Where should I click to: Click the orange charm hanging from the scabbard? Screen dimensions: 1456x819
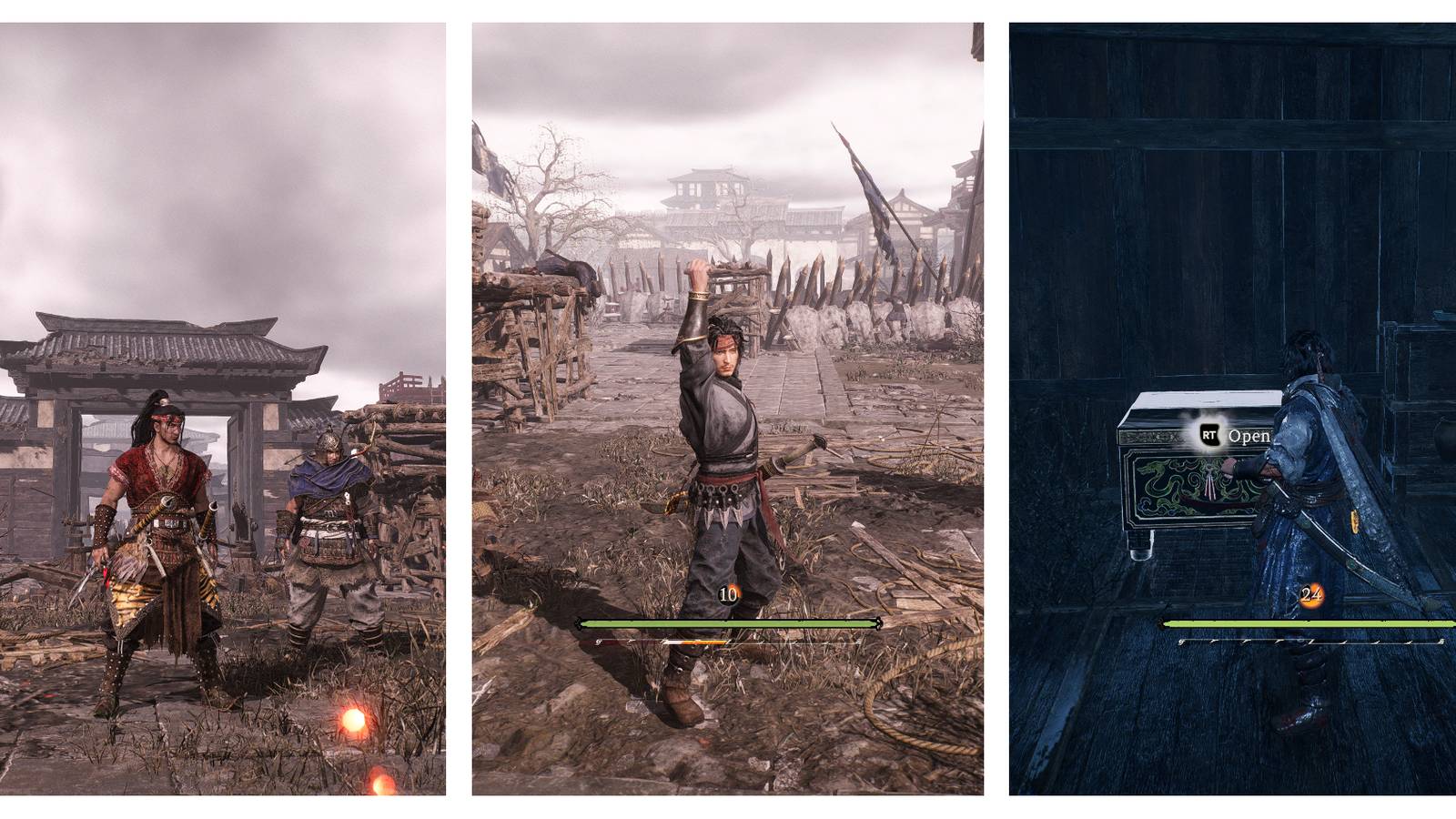pos(1355,519)
